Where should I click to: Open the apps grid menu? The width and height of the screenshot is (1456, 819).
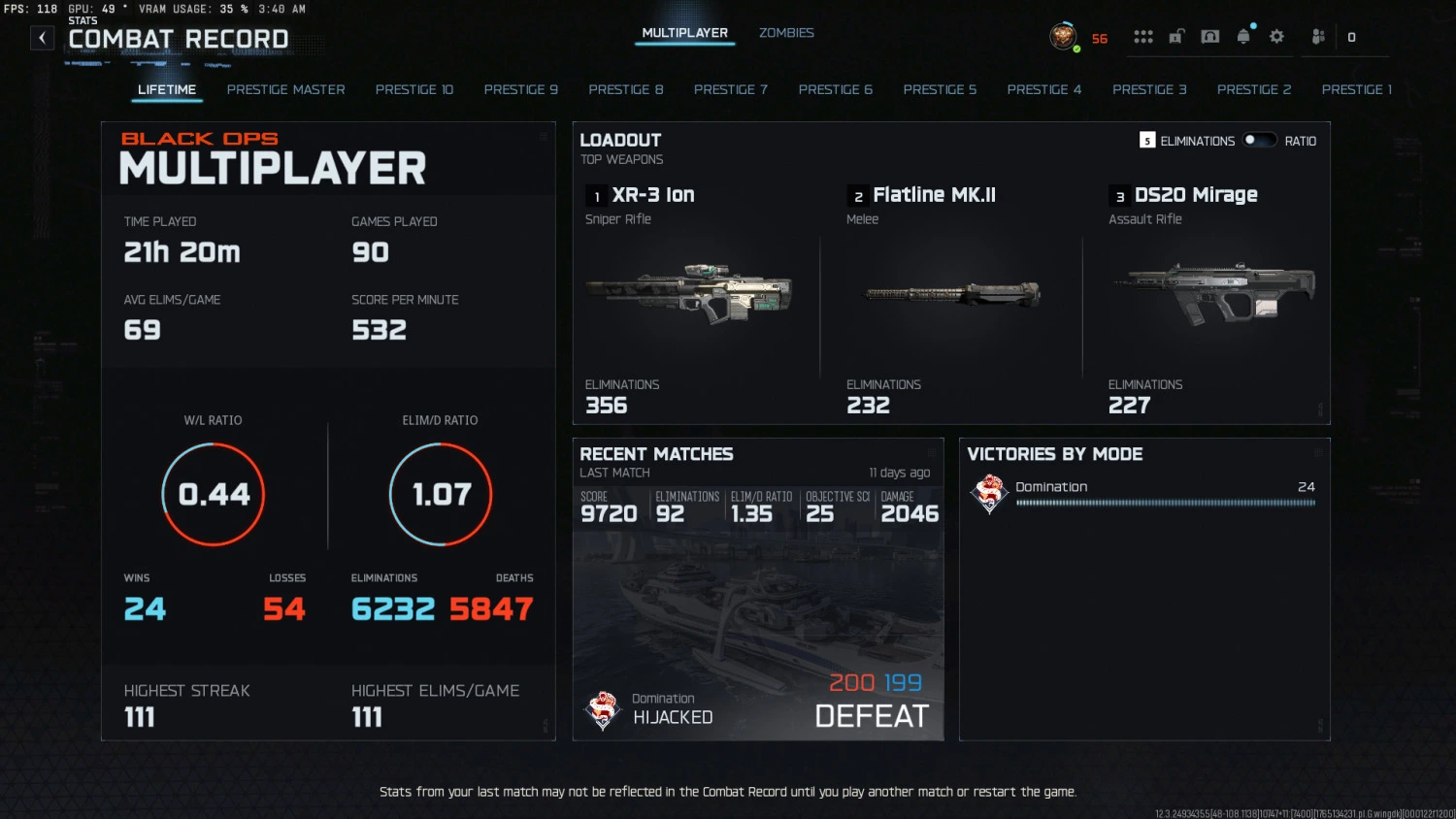point(1143,36)
